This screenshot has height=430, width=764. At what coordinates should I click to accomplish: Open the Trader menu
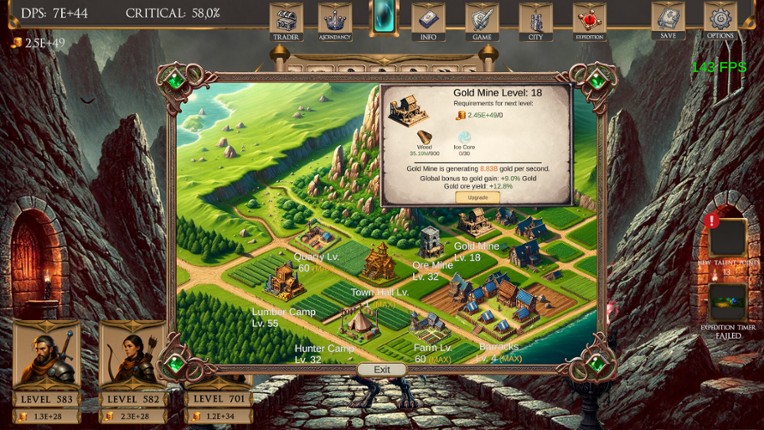(x=287, y=20)
